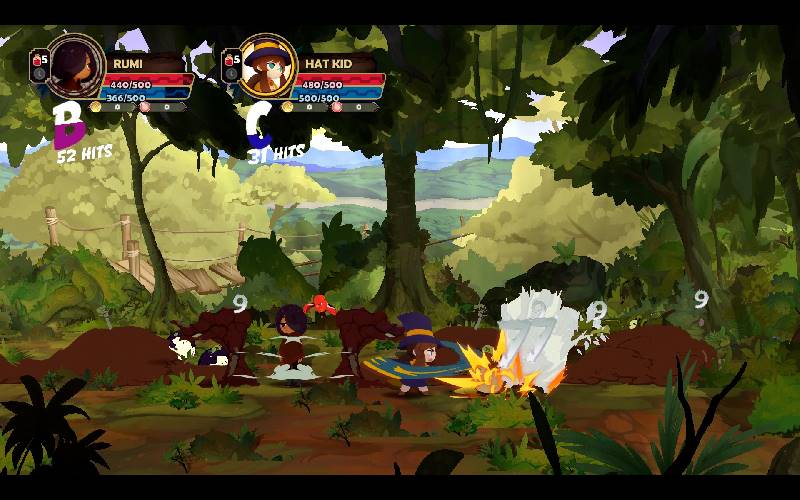Image resolution: width=800 pixels, height=500 pixels.
Task: Use Rumi's red health potion
Action: pos(39,61)
